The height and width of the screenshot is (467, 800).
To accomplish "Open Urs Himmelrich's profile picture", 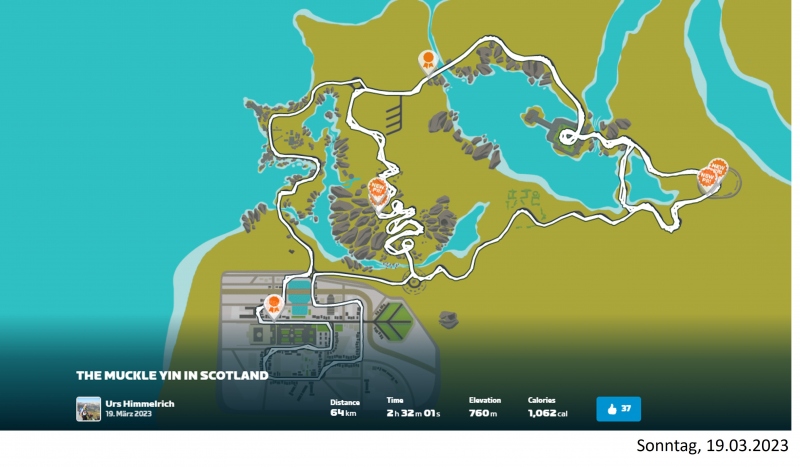I will 88,408.
